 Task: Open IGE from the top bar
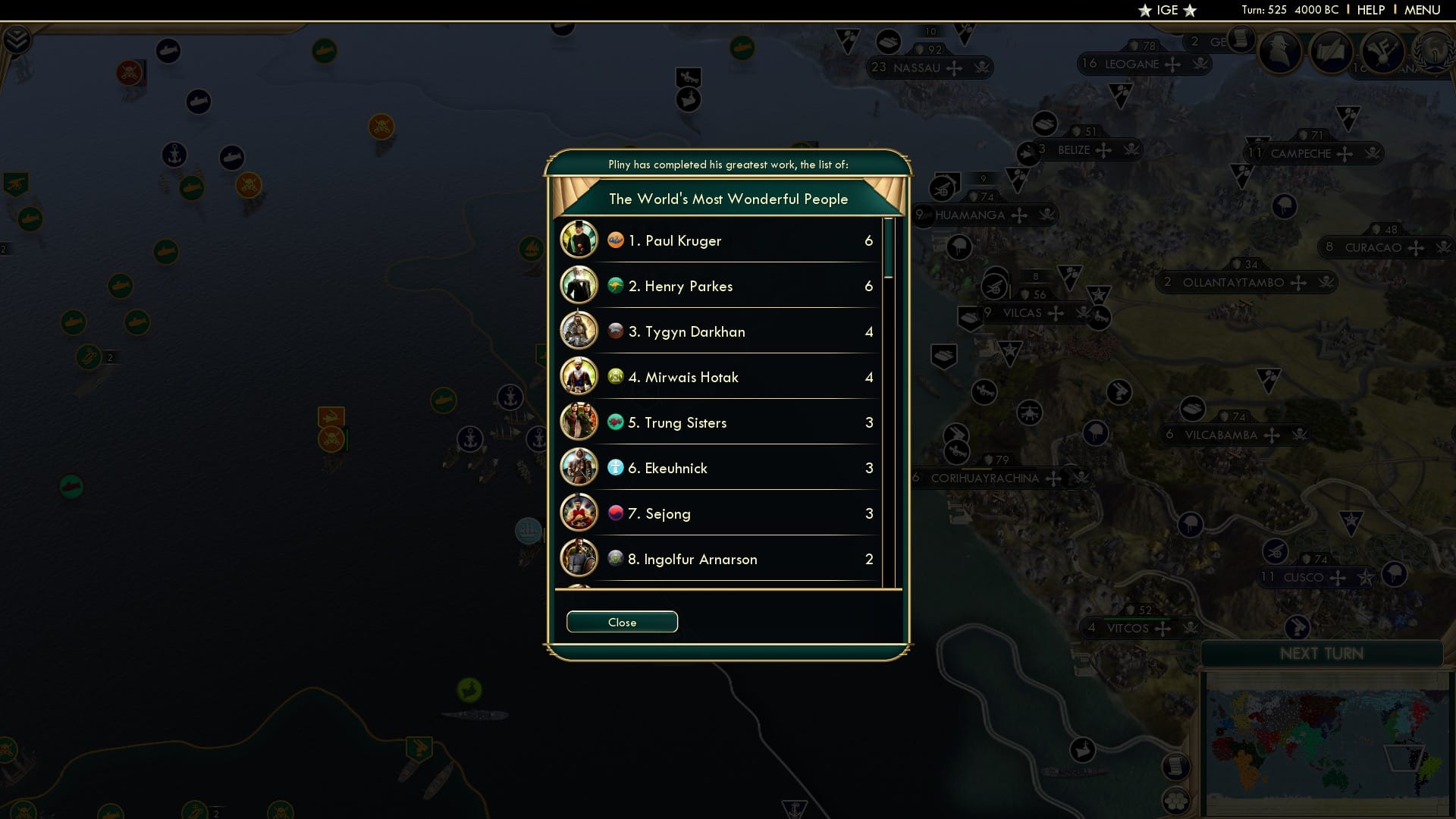click(x=1166, y=10)
